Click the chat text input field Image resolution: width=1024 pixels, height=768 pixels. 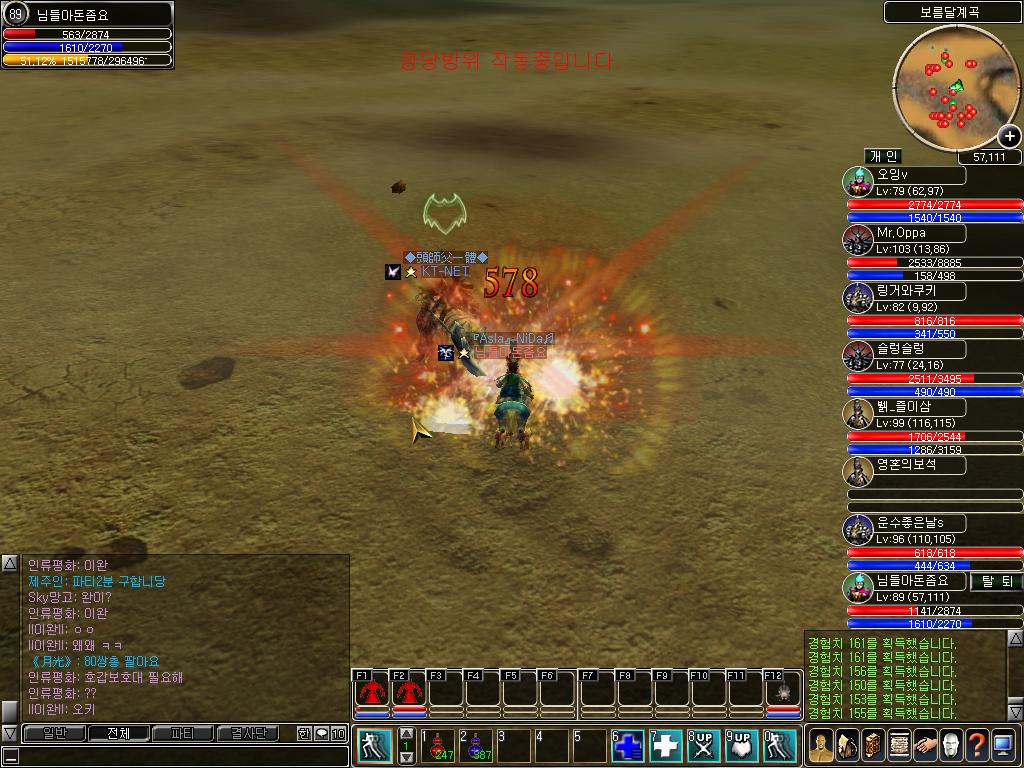(x=170, y=756)
